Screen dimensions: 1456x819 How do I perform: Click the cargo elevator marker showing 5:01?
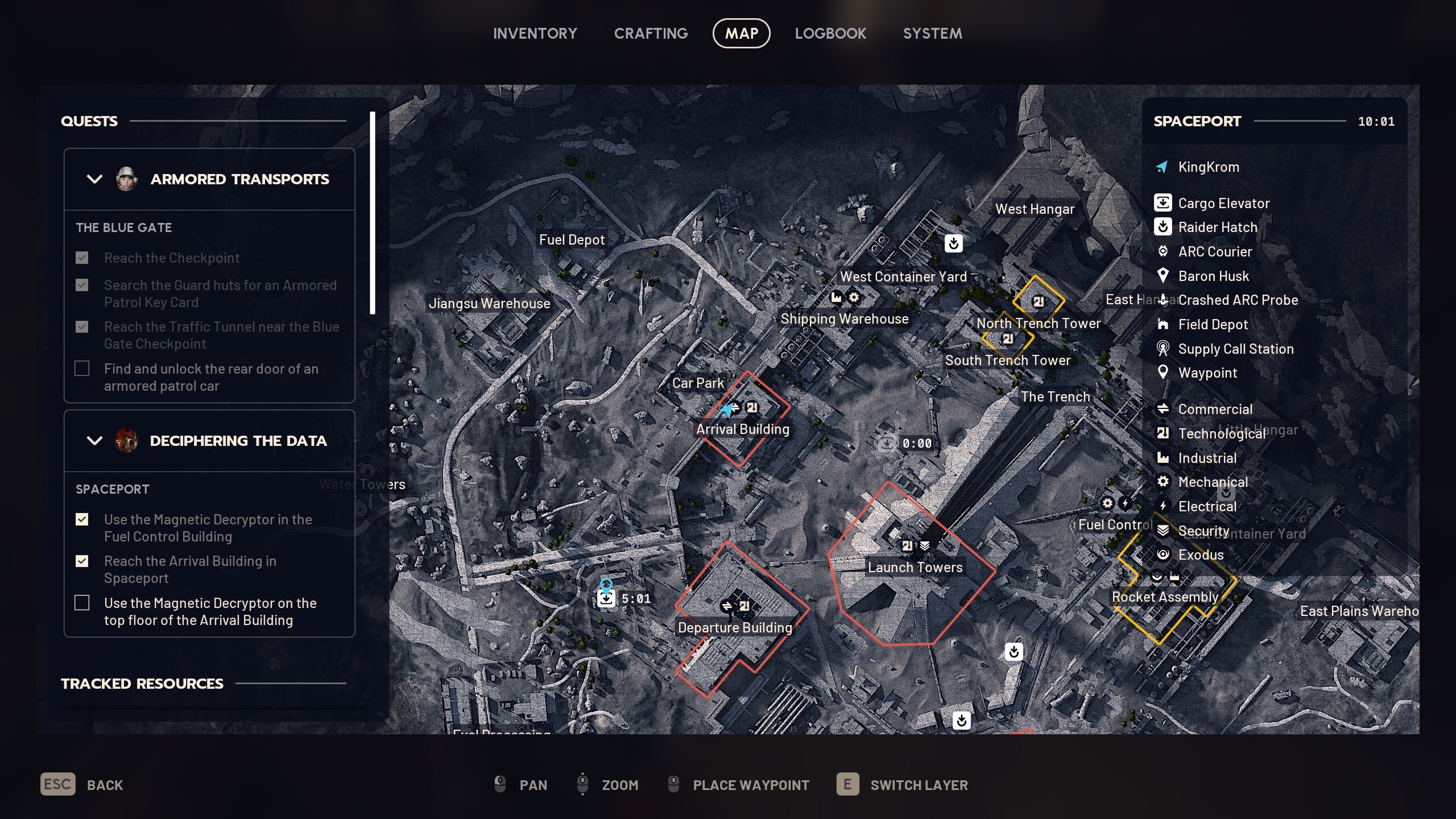[606, 598]
